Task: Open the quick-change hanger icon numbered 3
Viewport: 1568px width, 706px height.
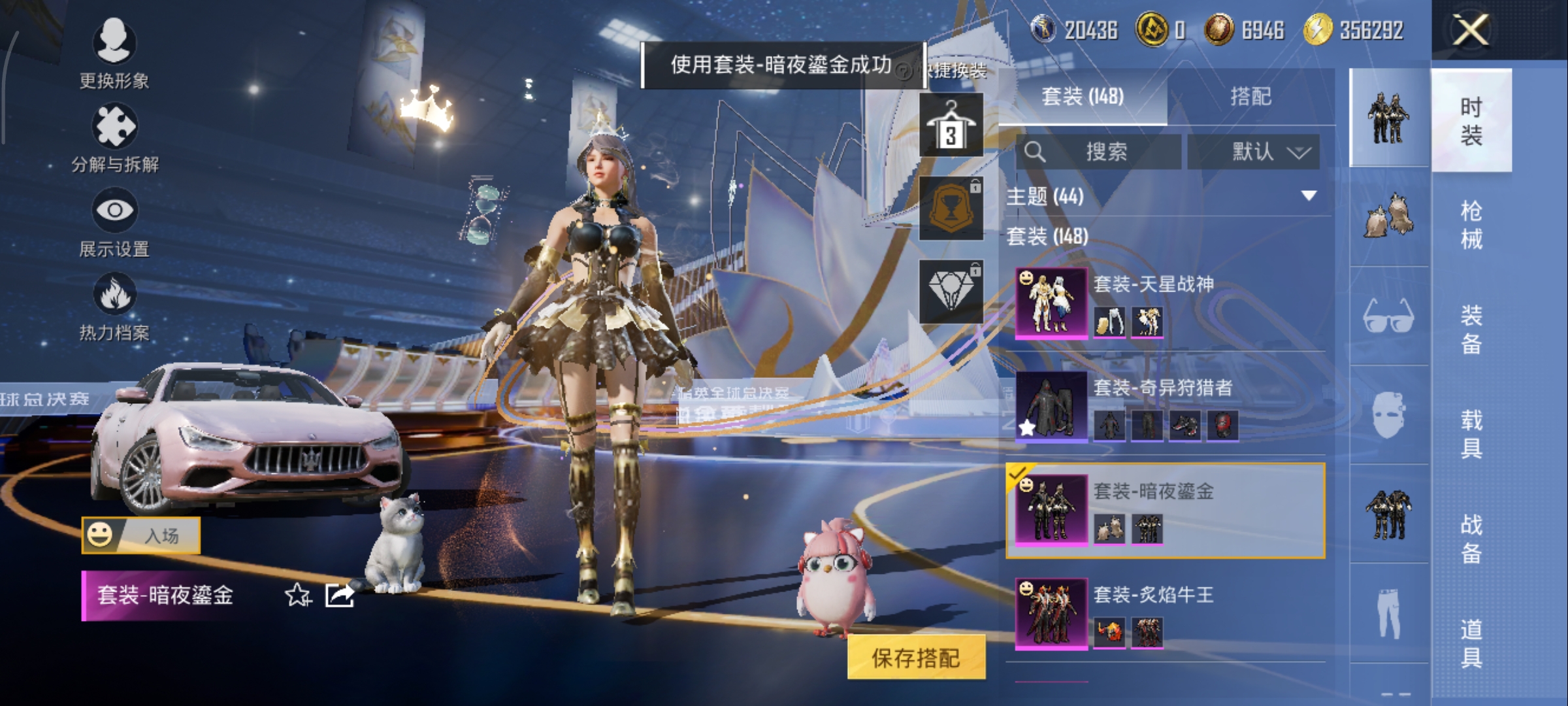Action: pos(951,126)
